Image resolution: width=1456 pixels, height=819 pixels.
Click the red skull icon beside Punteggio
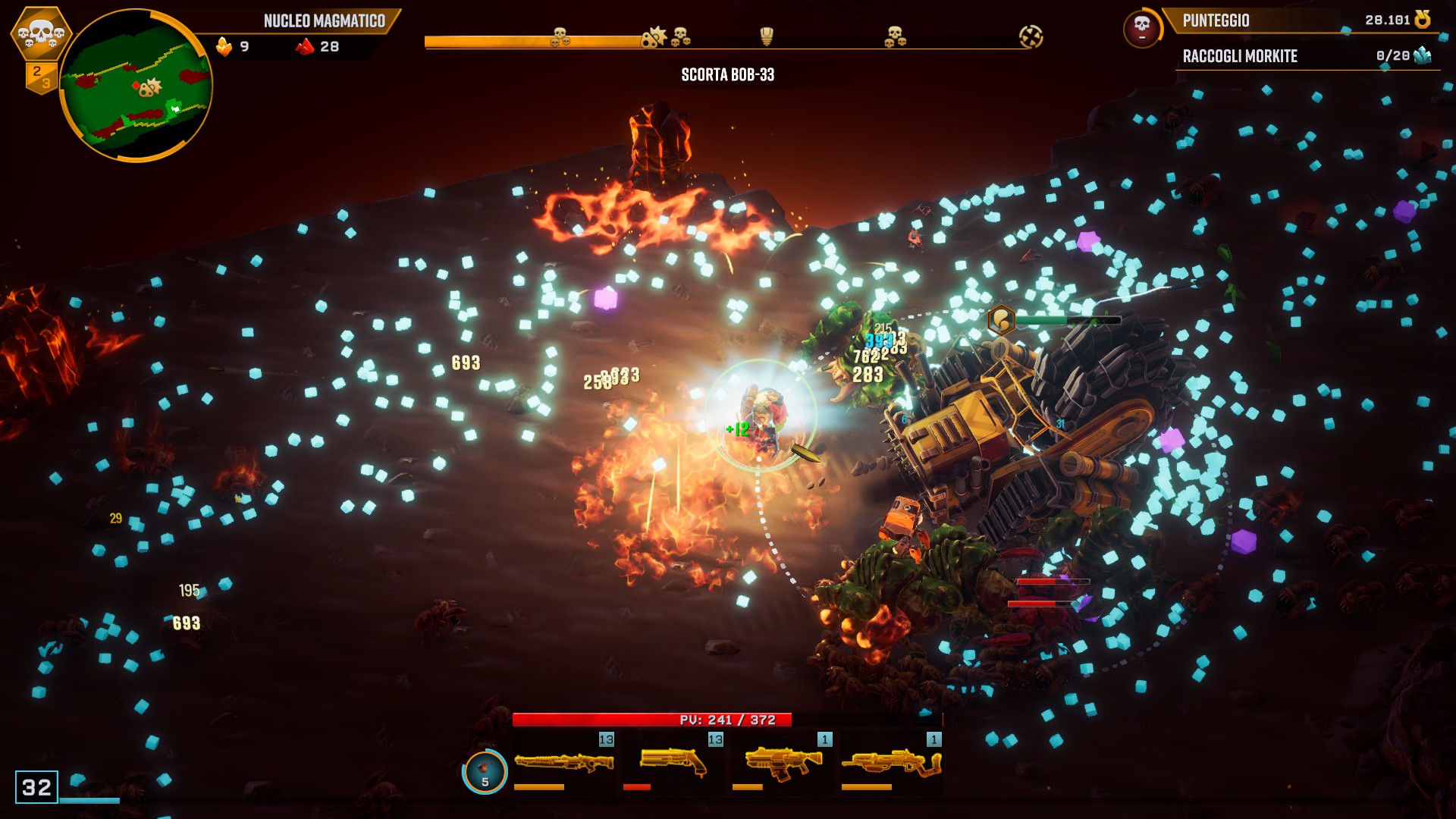(x=1141, y=28)
